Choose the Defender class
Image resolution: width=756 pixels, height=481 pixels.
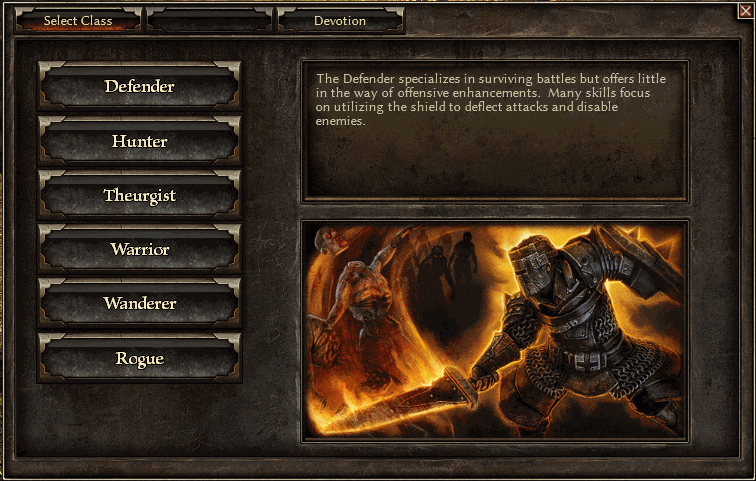(x=139, y=87)
